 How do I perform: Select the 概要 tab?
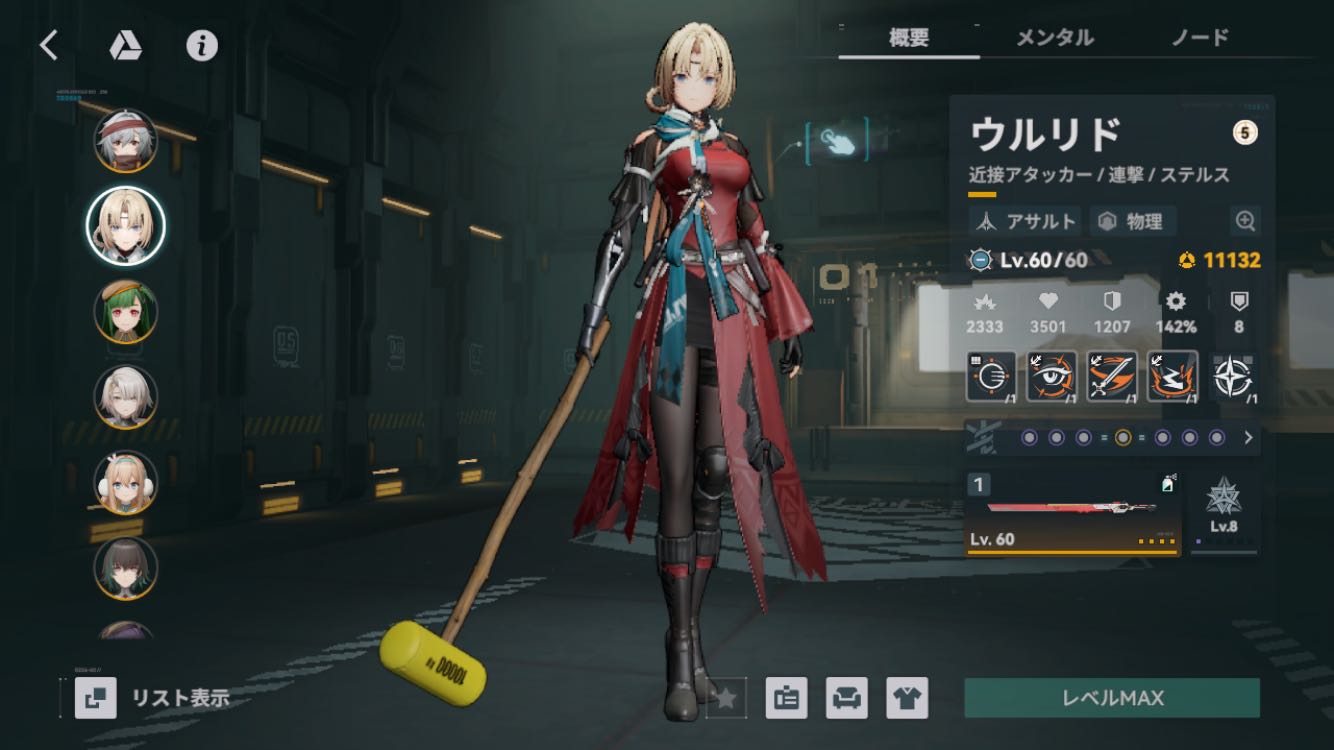click(909, 38)
